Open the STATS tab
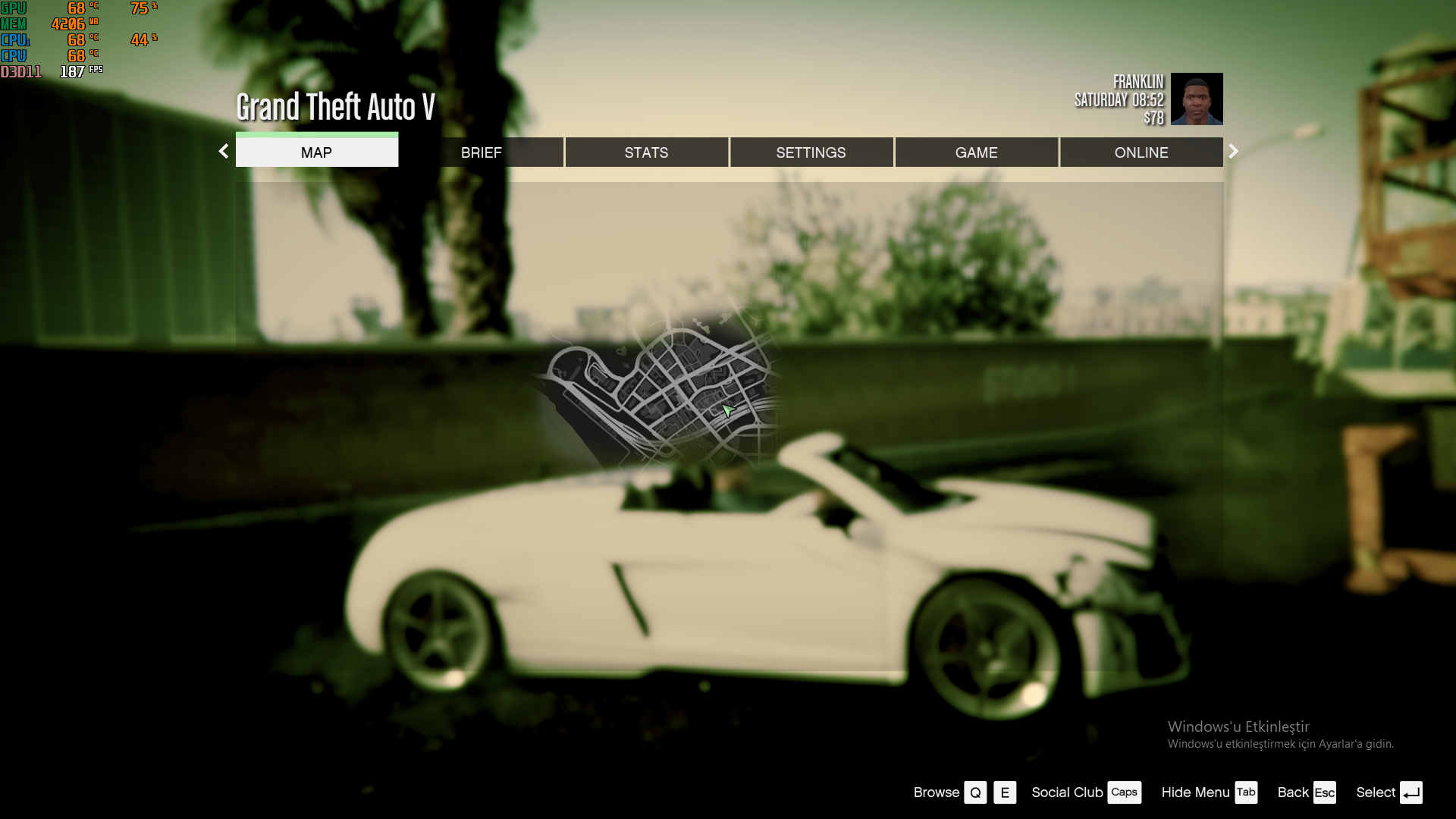This screenshot has height=819, width=1456. pos(646,152)
